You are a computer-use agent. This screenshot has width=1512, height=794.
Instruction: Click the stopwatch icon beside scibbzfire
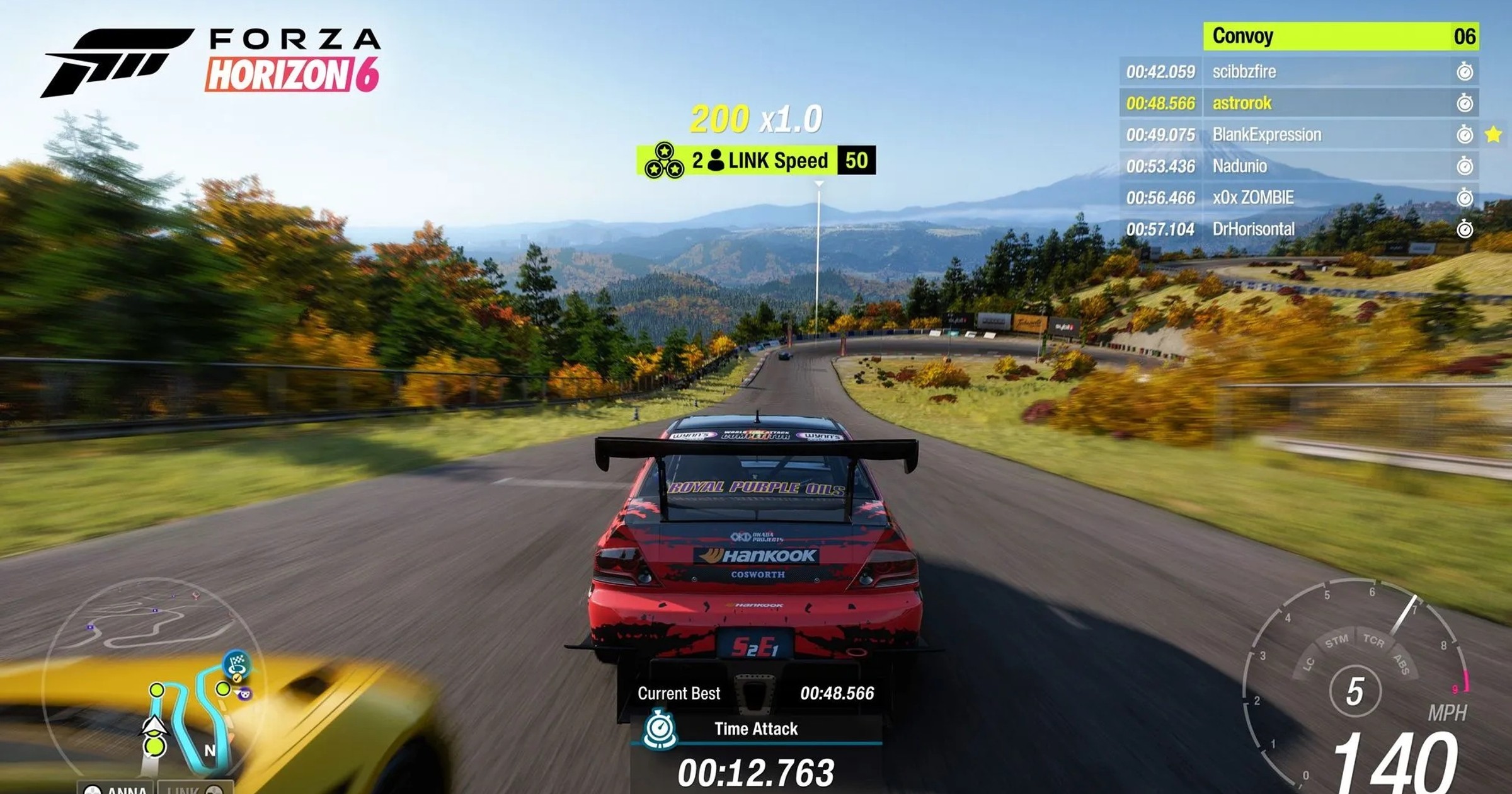pyautogui.click(x=1465, y=71)
